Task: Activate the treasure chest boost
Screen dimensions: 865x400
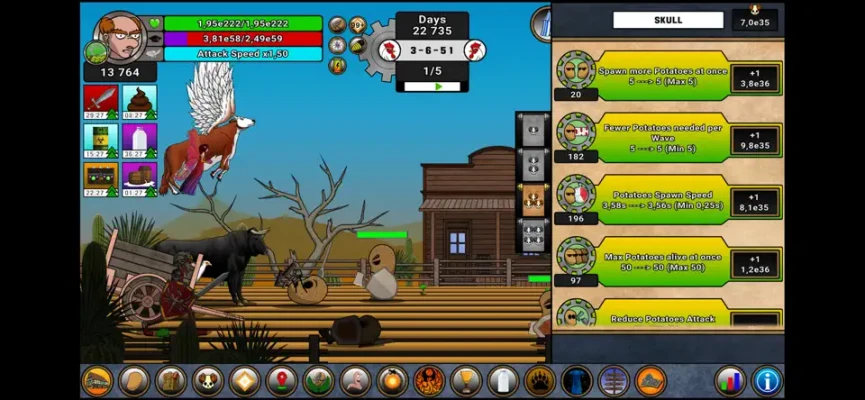Action: 100,179
